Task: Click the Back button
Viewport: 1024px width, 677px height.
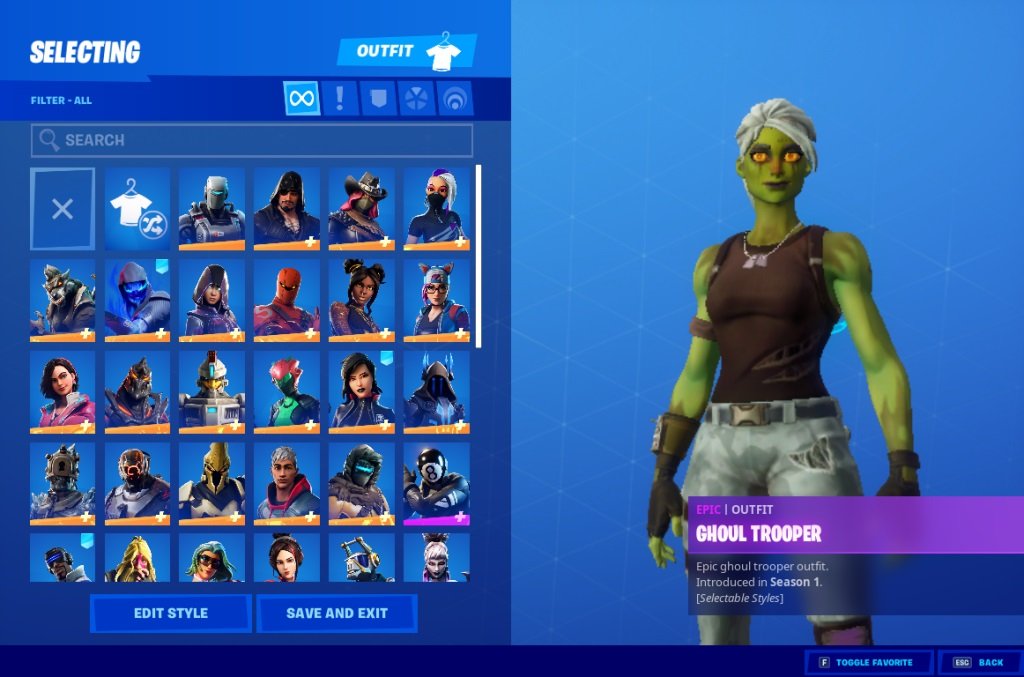Action: [979, 662]
